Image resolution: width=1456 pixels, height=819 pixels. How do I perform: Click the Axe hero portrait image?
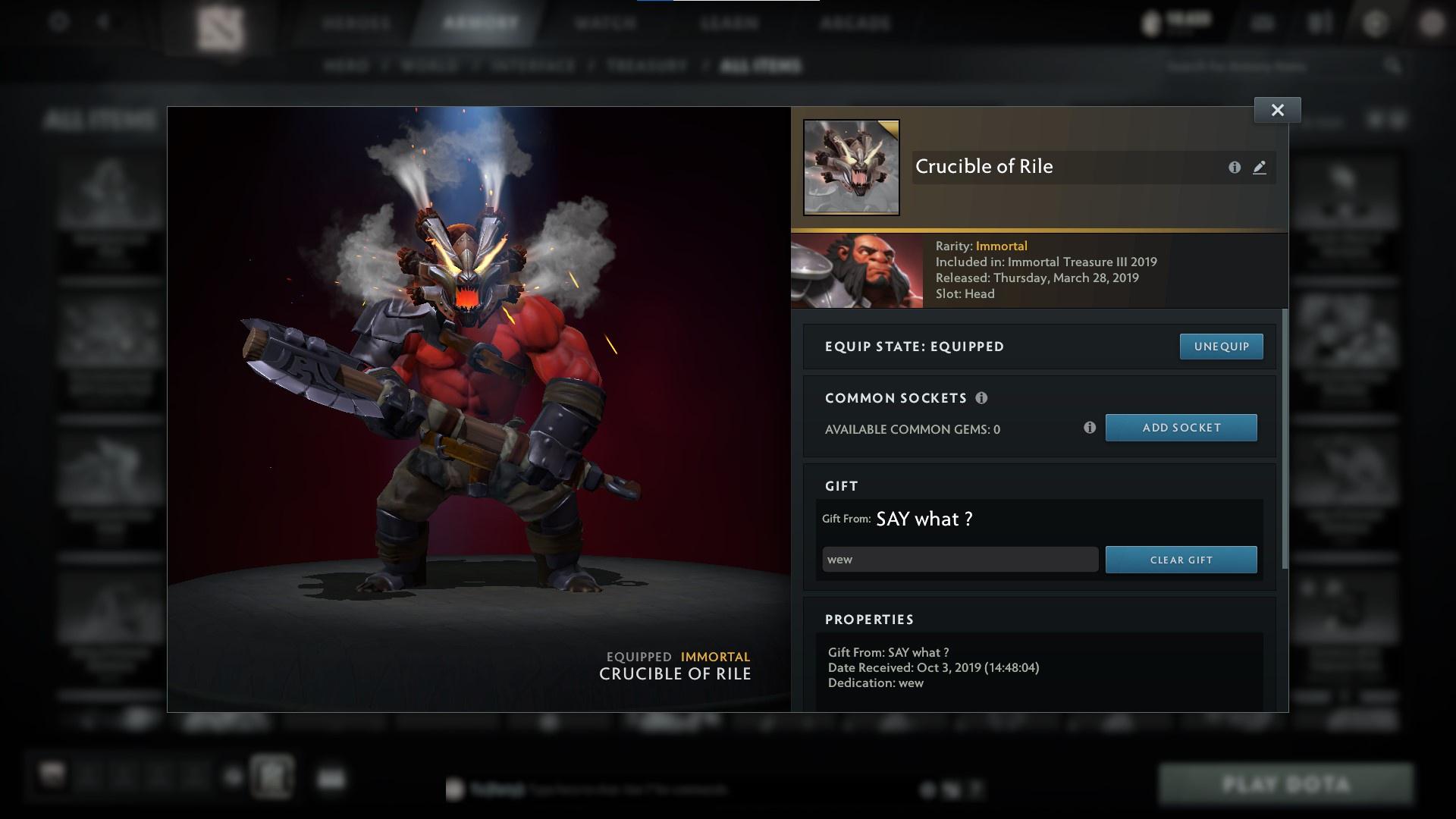[856, 269]
